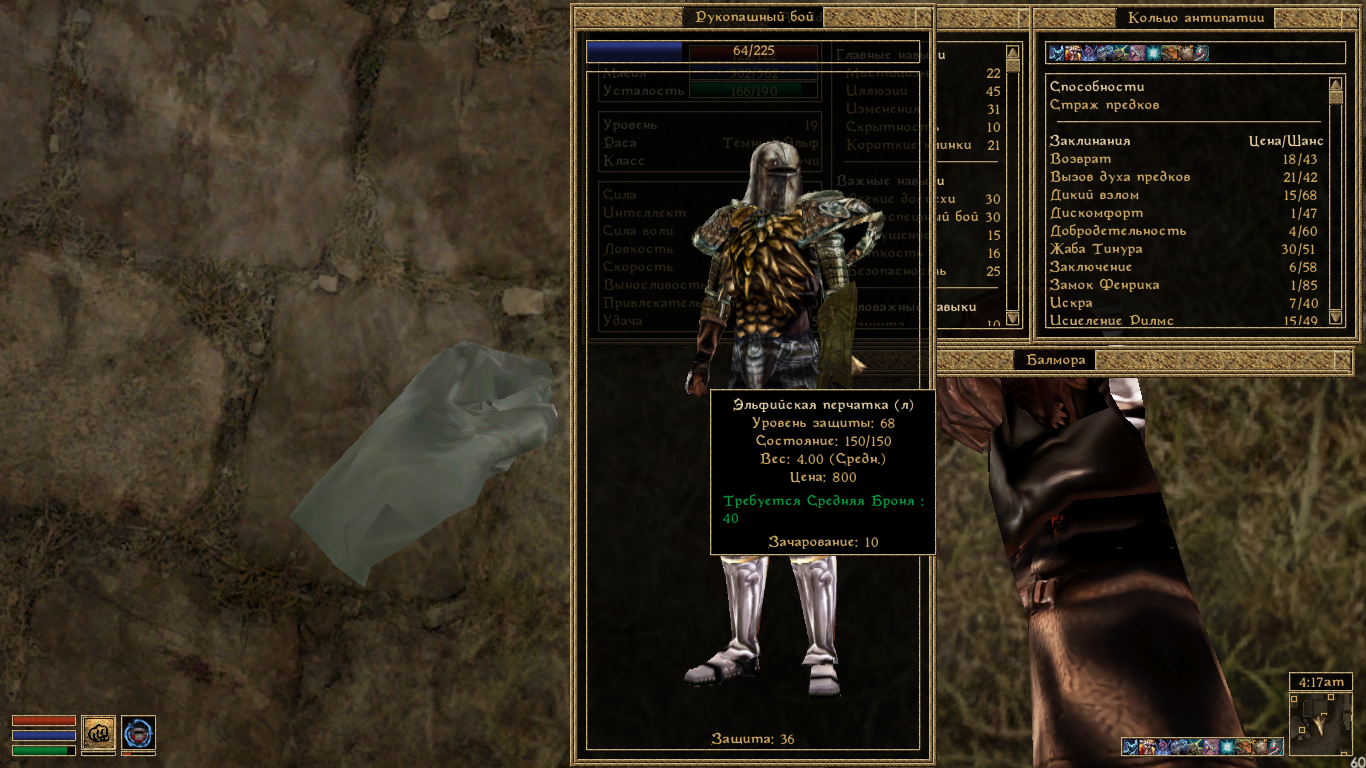The width and height of the screenshot is (1366, 768).
Task: Click the spell list scroll-down arrow
Action: tap(1336, 319)
